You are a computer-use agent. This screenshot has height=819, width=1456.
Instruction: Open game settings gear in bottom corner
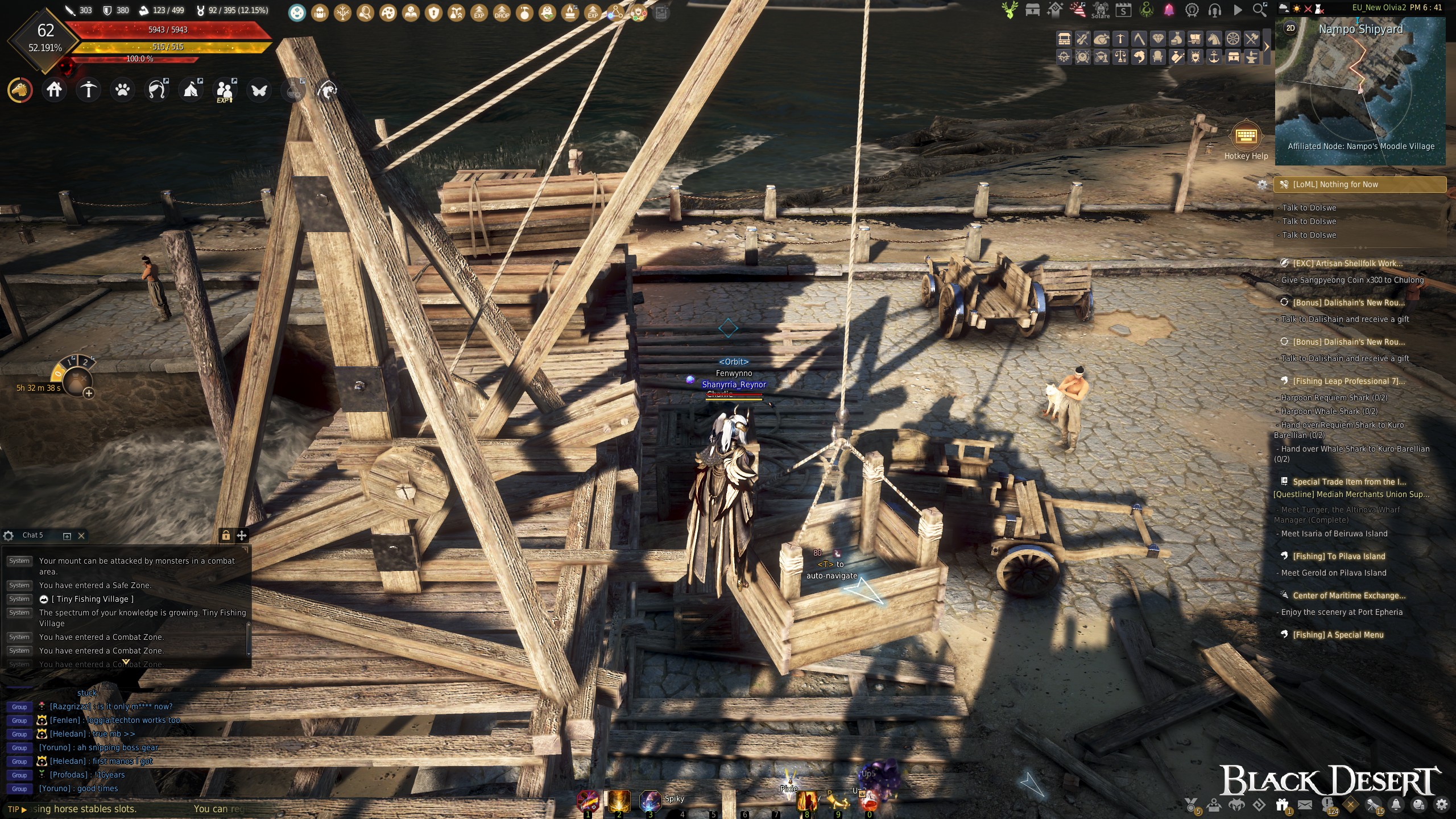[x=1441, y=805]
